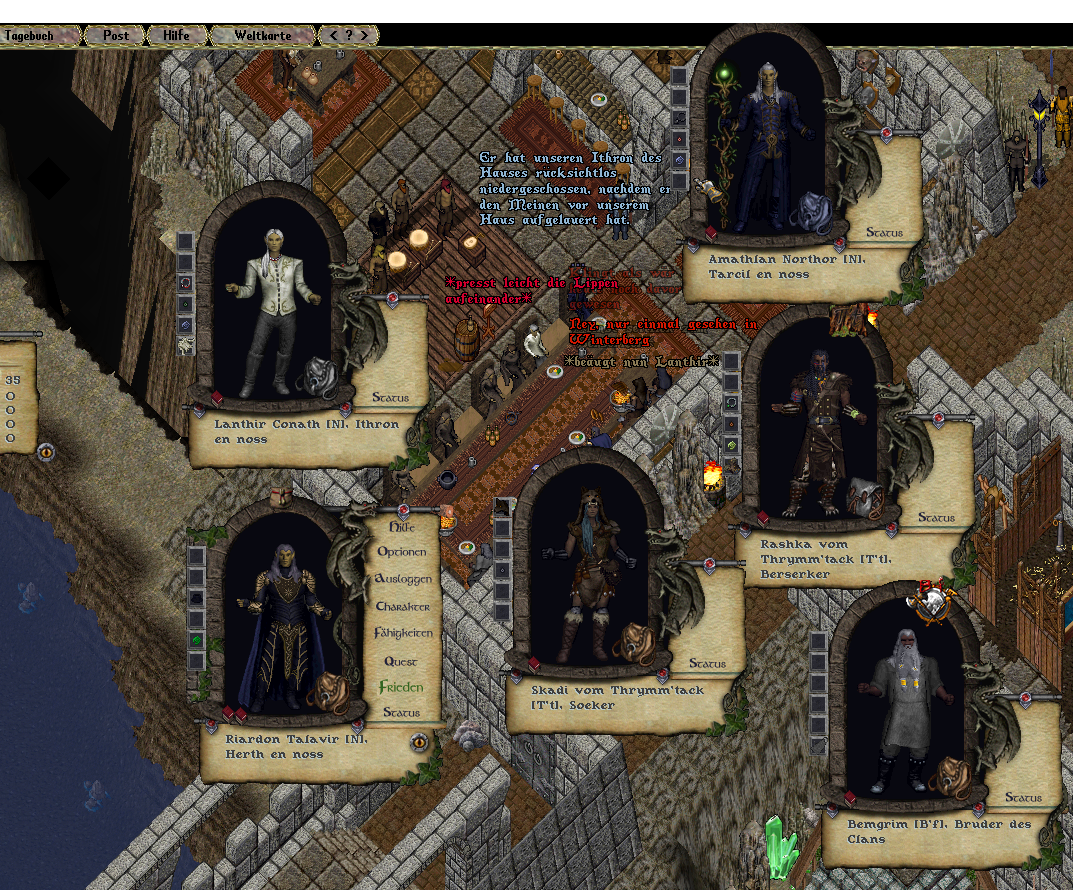Toggle the green Frieden peace mode
The image size is (1073, 890).
tap(401, 688)
